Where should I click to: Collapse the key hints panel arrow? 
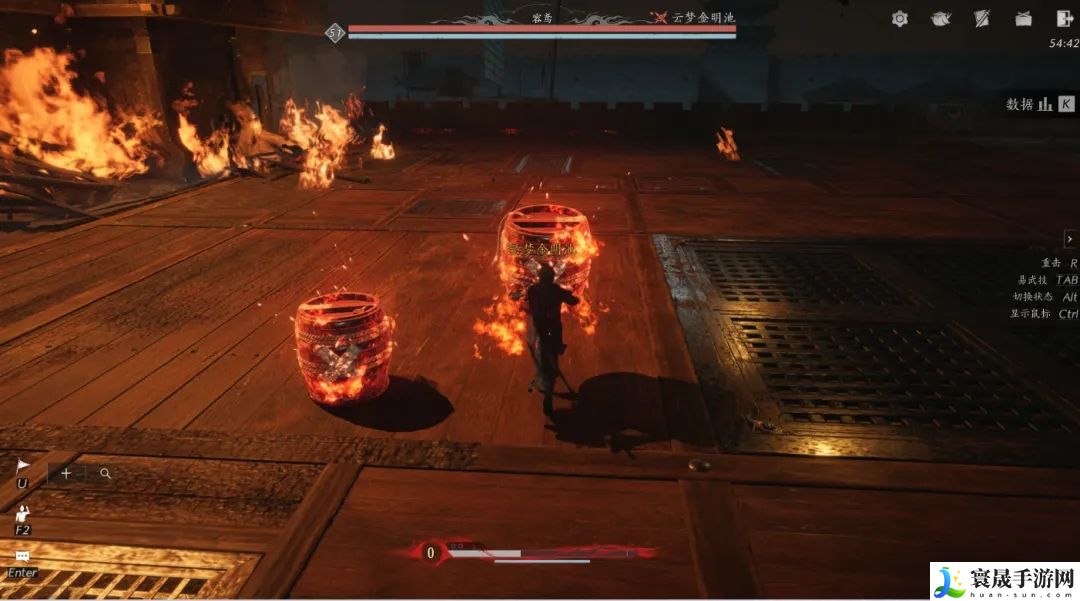click(1070, 239)
